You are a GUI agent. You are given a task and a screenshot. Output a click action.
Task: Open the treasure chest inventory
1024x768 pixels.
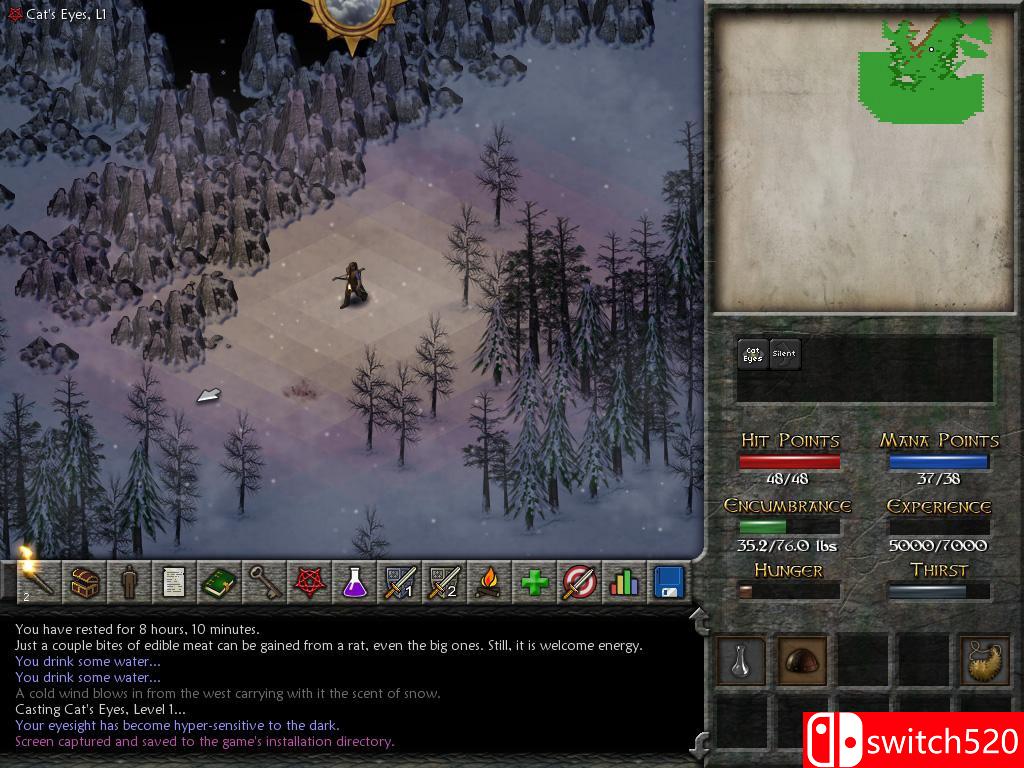[x=83, y=581]
